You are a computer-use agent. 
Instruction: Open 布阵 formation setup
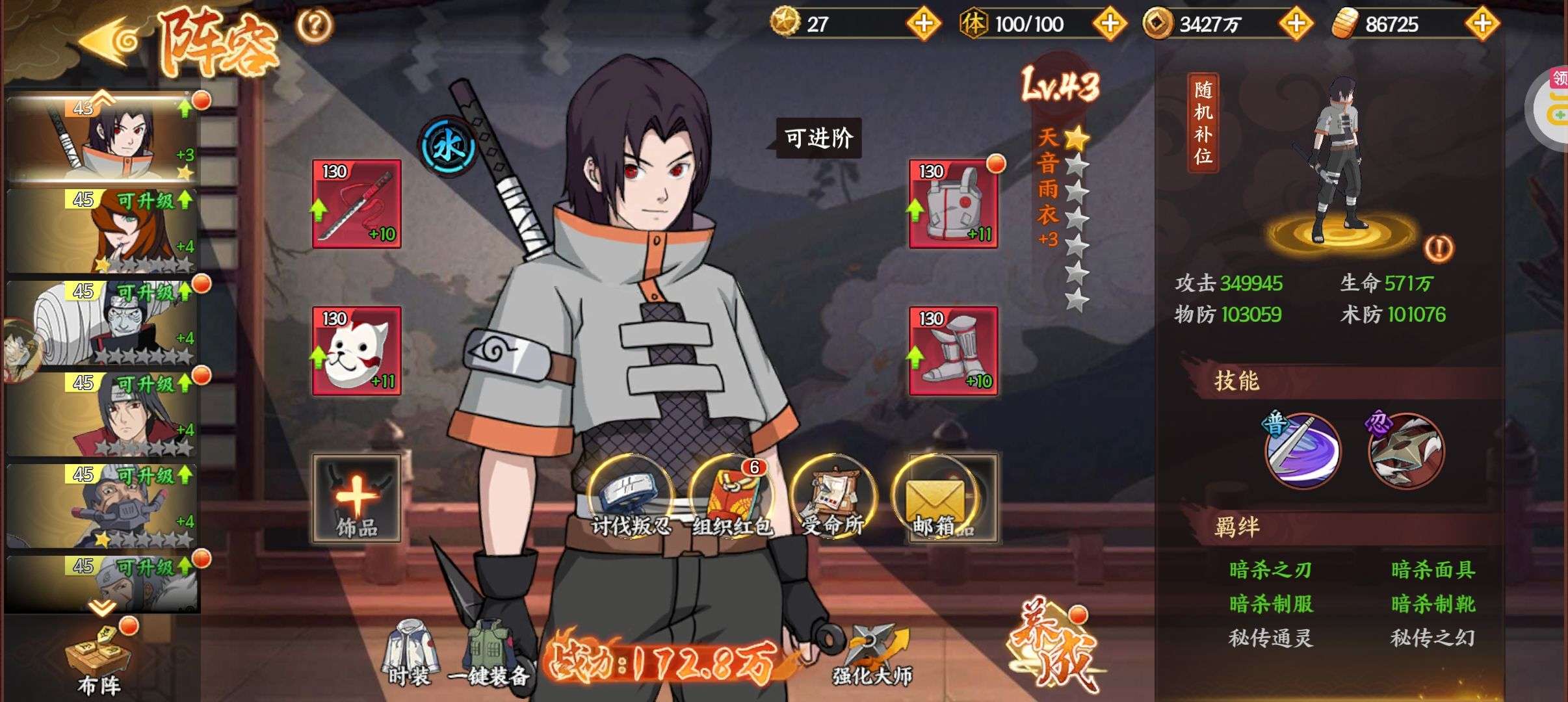pyautogui.click(x=99, y=660)
